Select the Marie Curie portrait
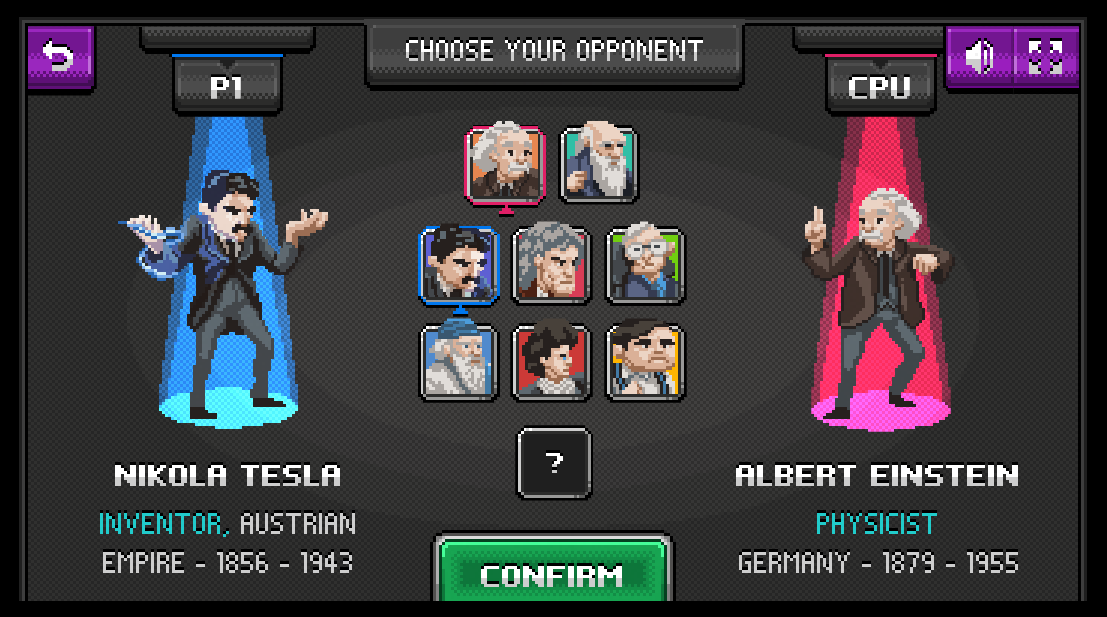Image resolution: width=1107 pixels, height=617 pixels. (552, 362)
